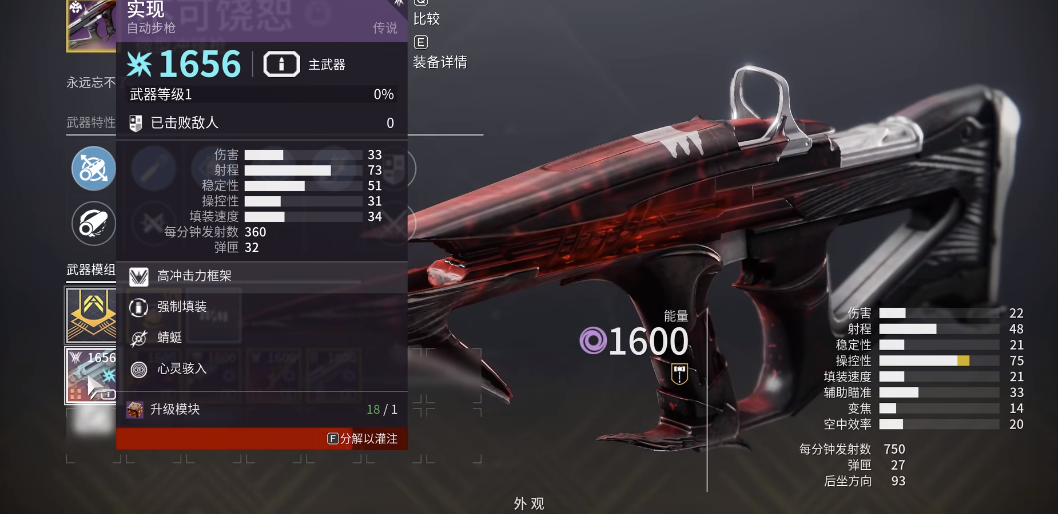Inspect the blue intrinsic frame perk icon
Viewport: 1058px width, 514px height.
click(x=93, y=168)
